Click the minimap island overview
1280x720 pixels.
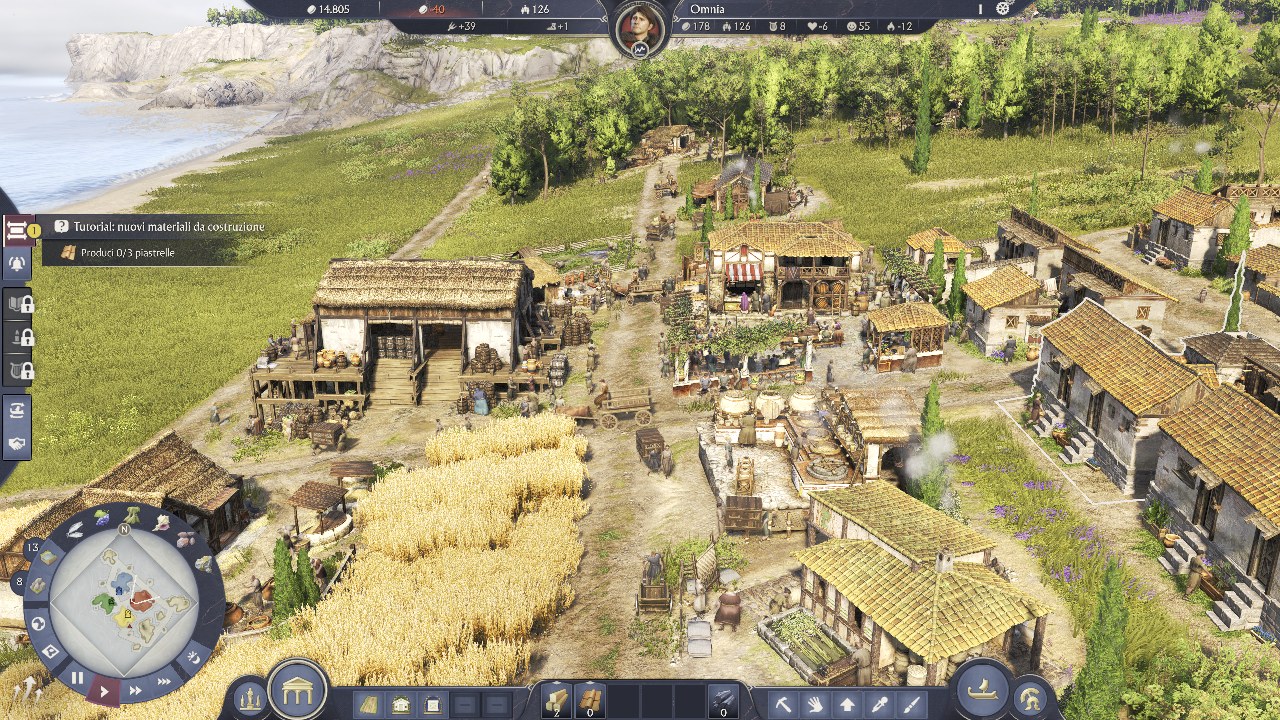coord(124,599)
